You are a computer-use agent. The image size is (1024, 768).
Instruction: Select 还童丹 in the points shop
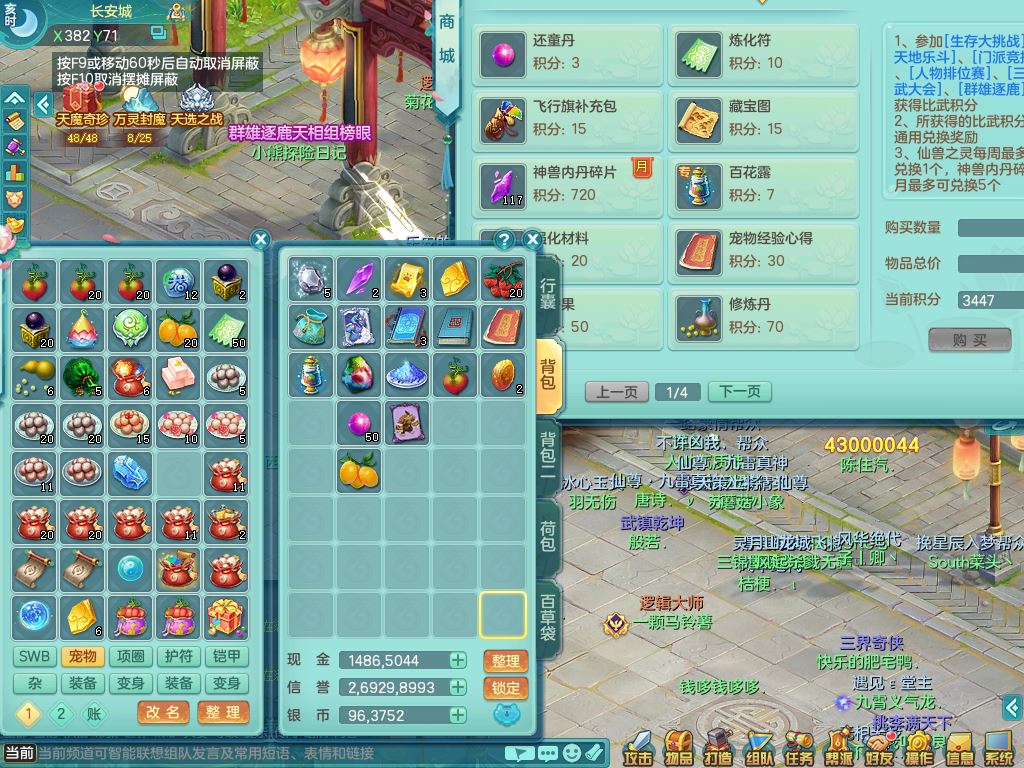coord(567,52)
